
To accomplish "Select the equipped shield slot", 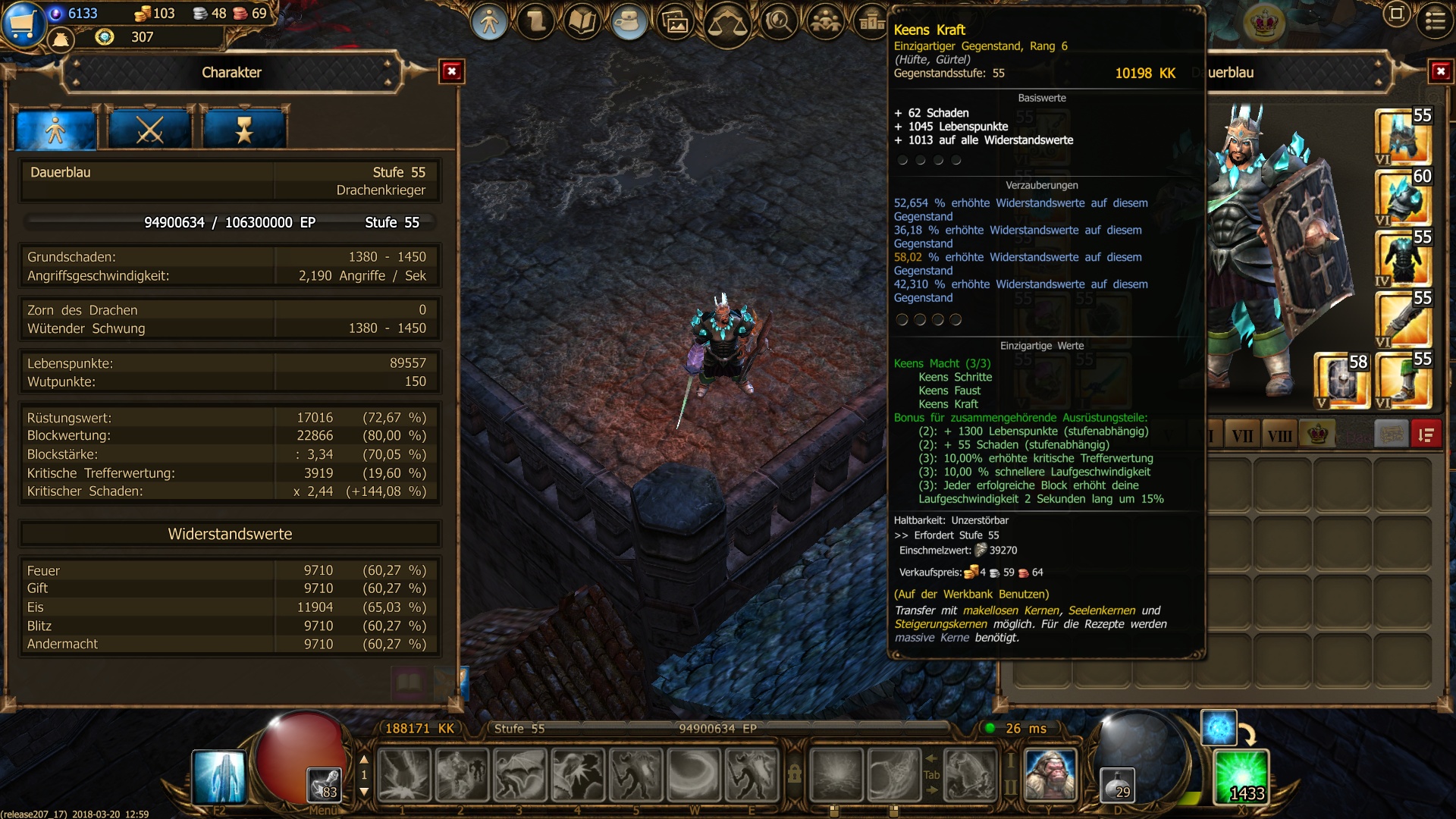I will click(x=1341, y=381).
